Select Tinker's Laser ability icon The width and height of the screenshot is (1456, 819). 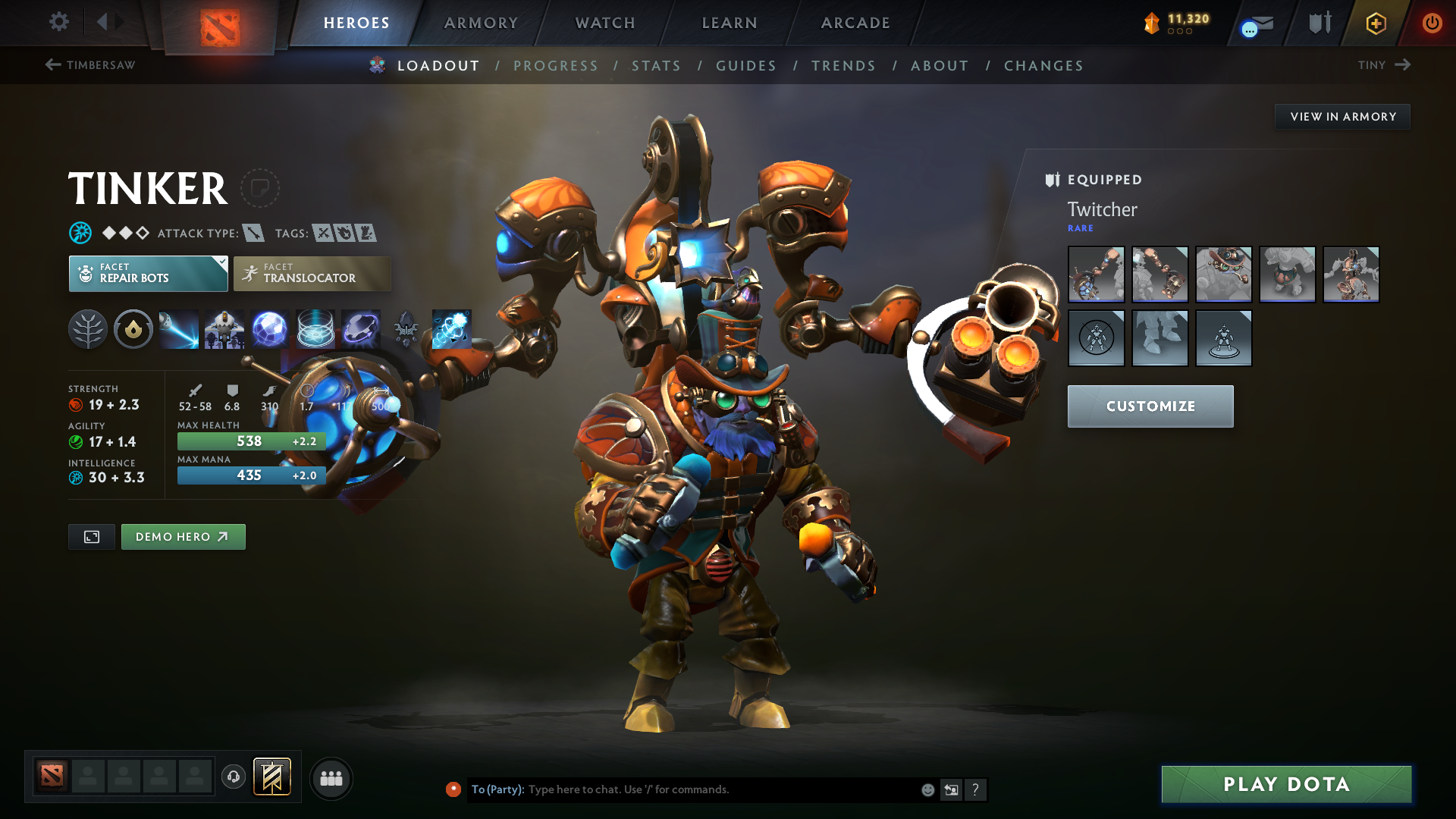point(178,329)
